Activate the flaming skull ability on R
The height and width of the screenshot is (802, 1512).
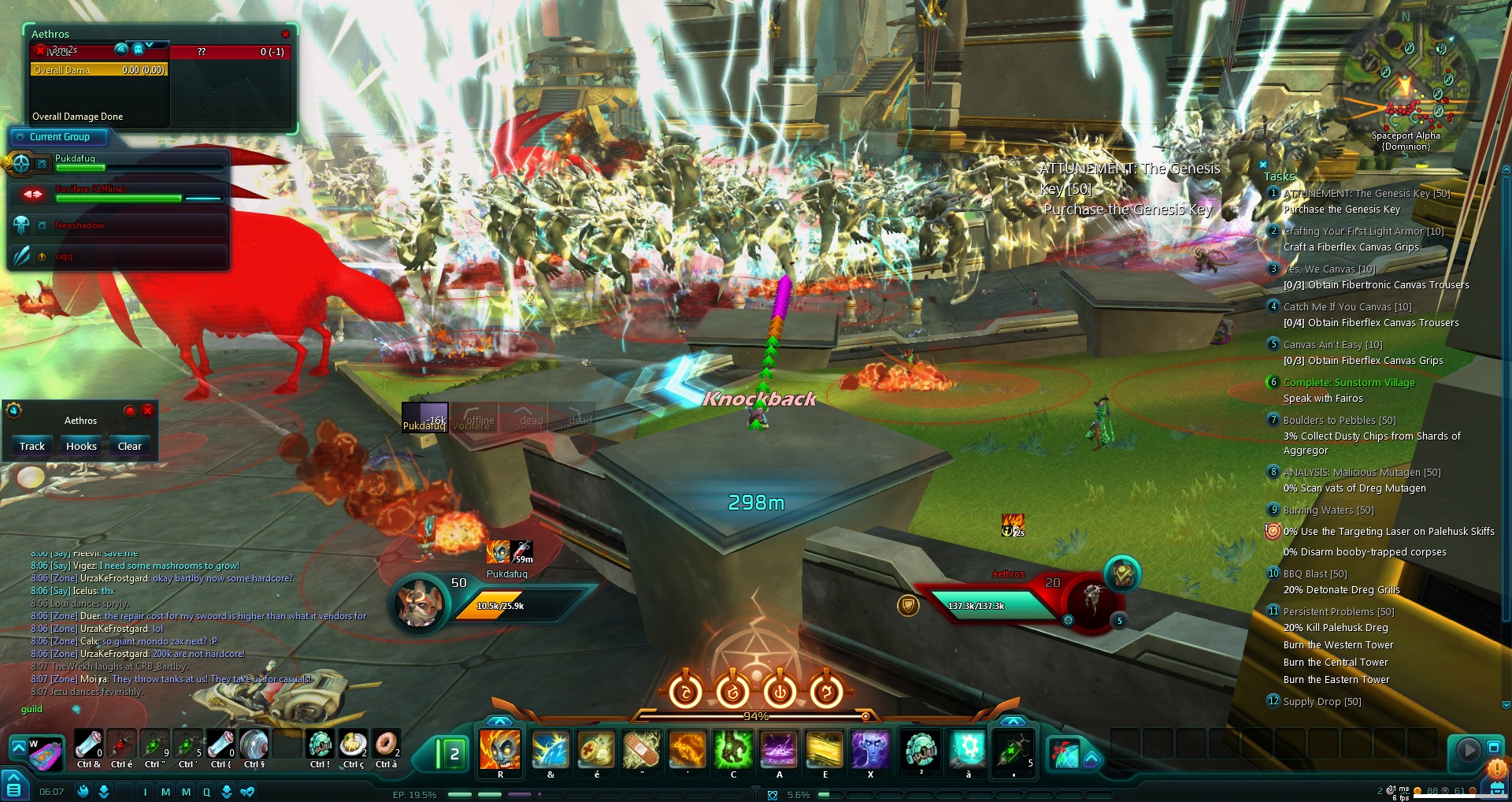click(500, 749)
